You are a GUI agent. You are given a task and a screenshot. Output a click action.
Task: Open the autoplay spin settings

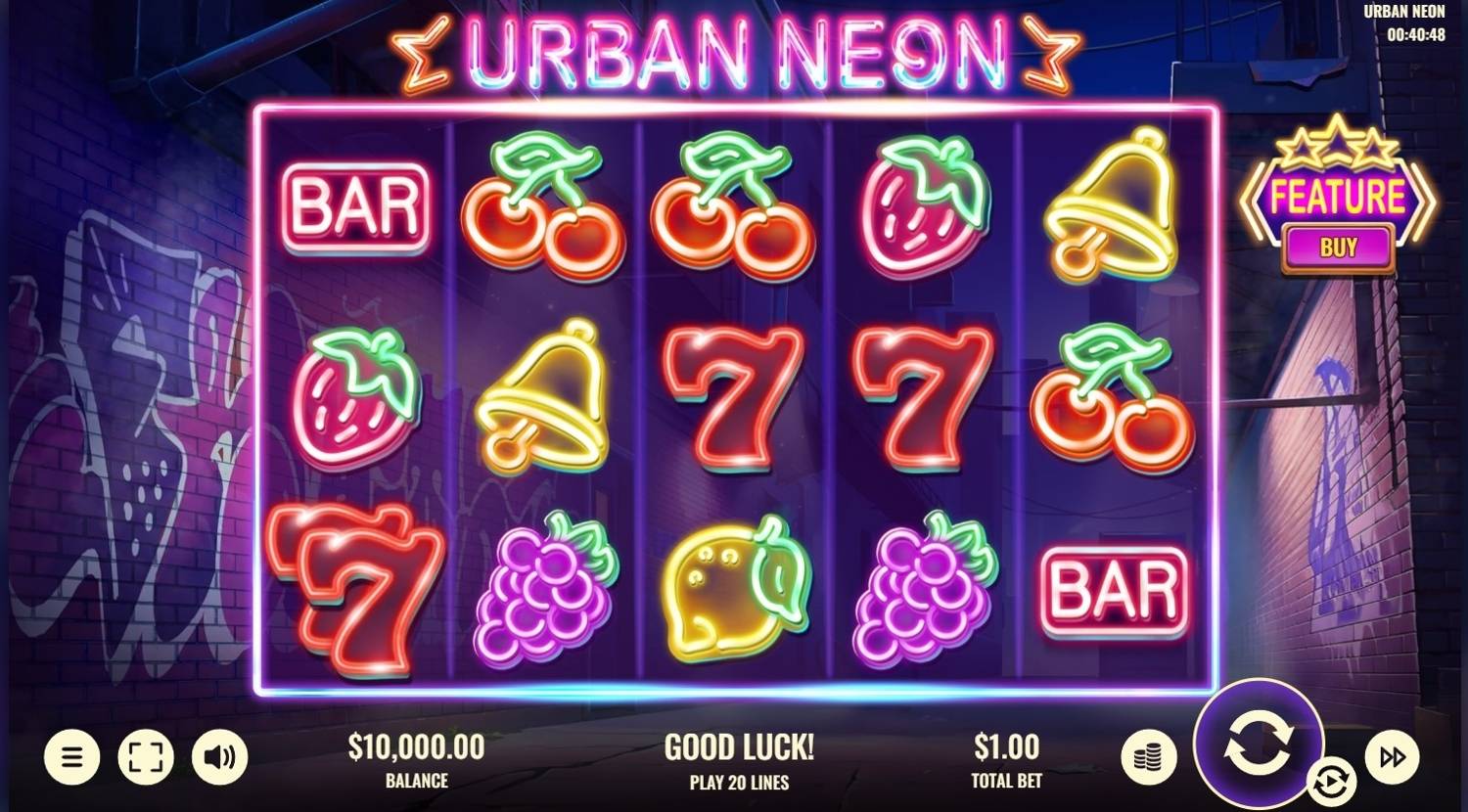pyautogui.click(x=1333, y=783)
